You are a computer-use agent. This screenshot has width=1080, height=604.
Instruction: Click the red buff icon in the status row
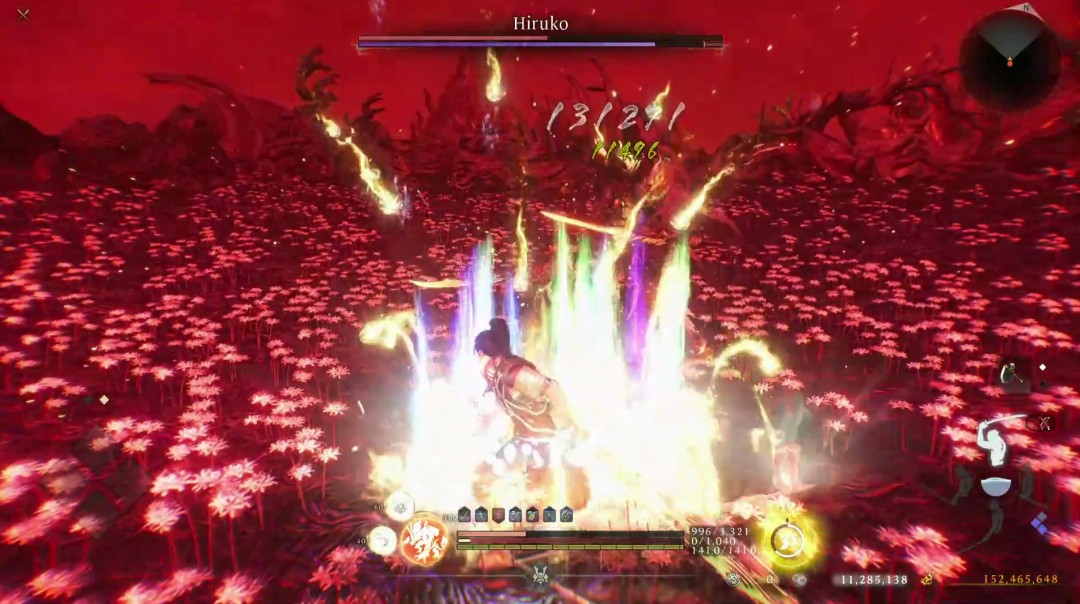pyautogui.click(x=499, y=514)
